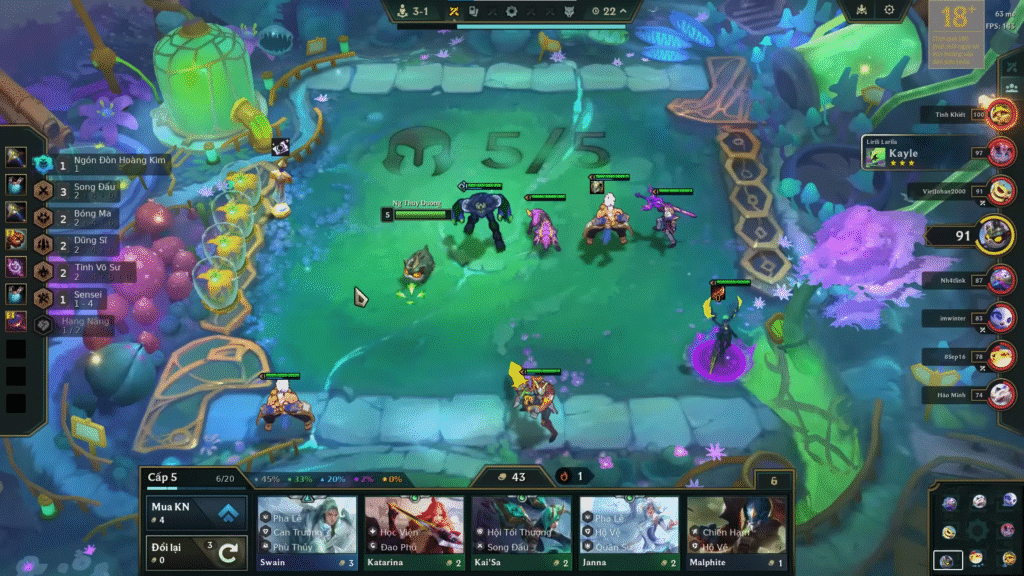View Tinh Khiết's board from the scoreboard

point(1001,114)
